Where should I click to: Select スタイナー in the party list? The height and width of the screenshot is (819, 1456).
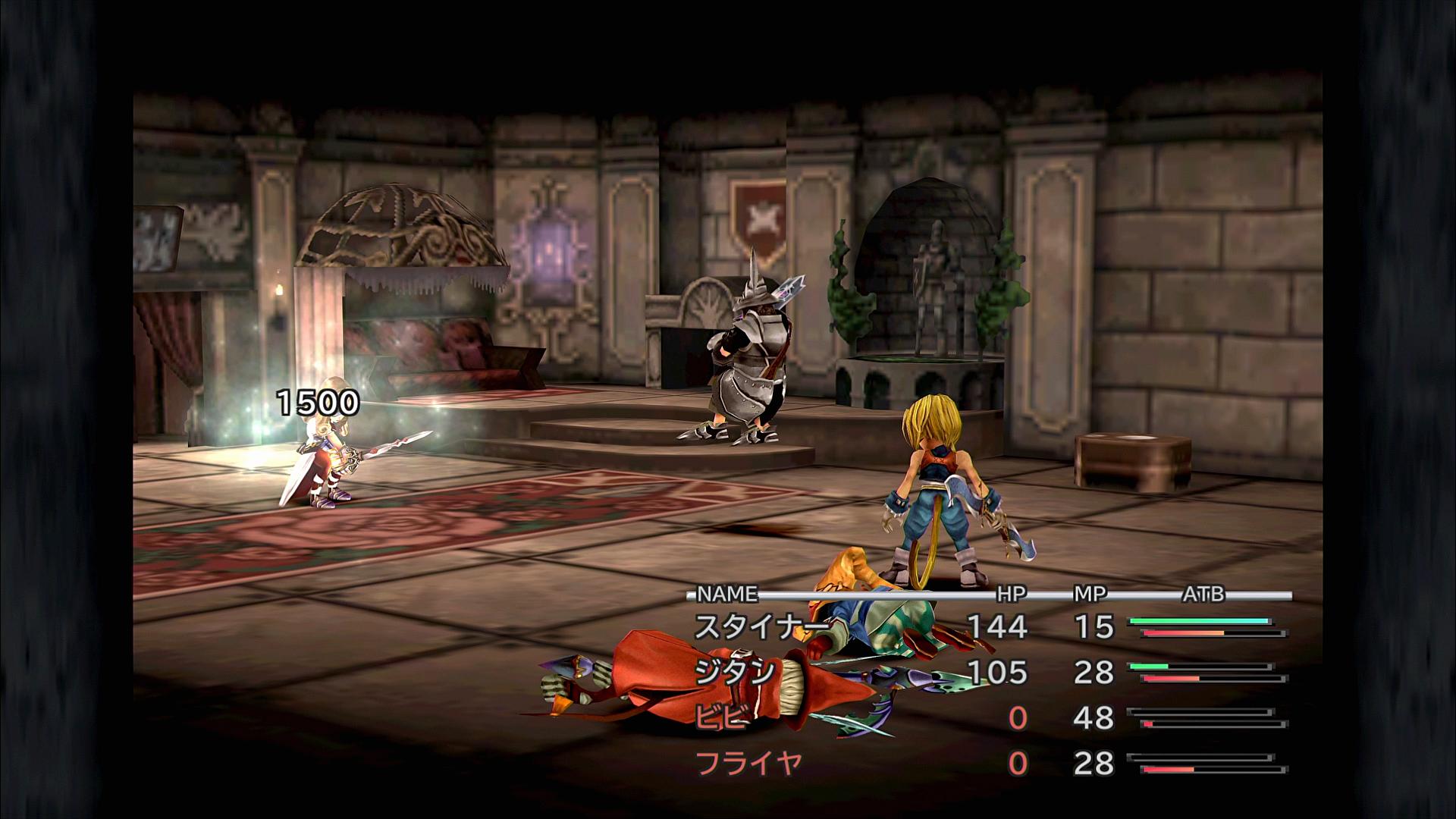[761, 626]
